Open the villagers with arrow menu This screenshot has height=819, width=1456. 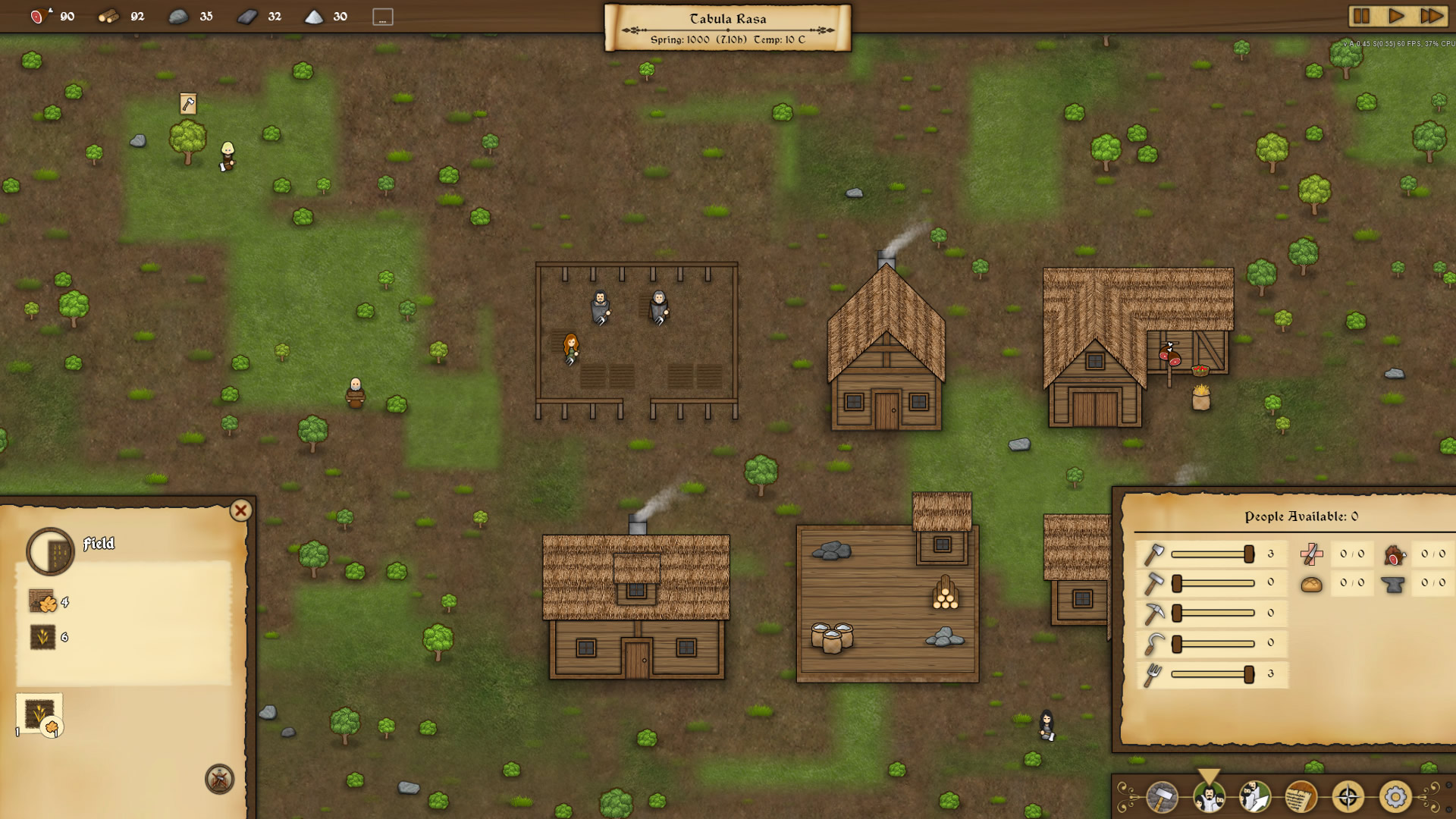1254,796
